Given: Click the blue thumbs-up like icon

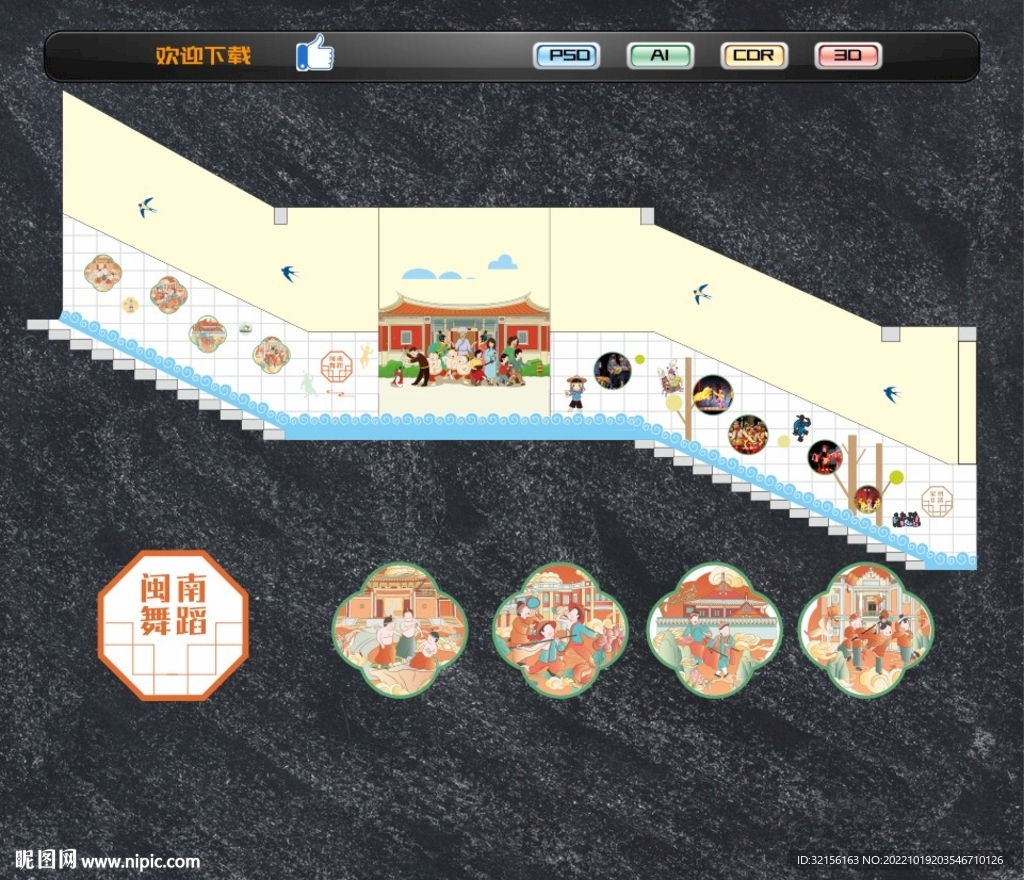Looking at the screenshot, I should (x=315, y=53).
